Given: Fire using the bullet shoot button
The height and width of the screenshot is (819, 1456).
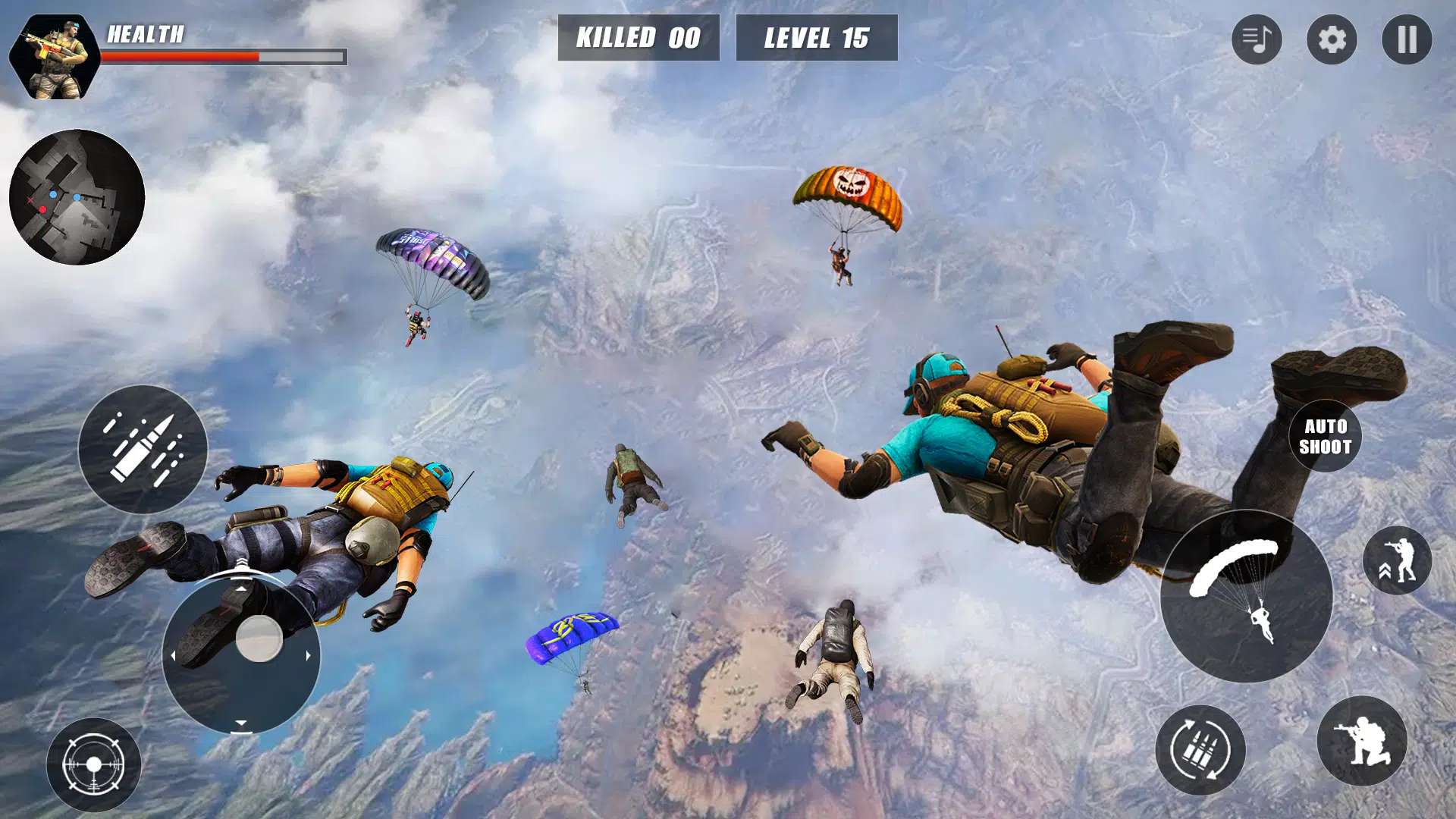Looking at the screenshot, I should pyautogui.click(x=143, y=449).
